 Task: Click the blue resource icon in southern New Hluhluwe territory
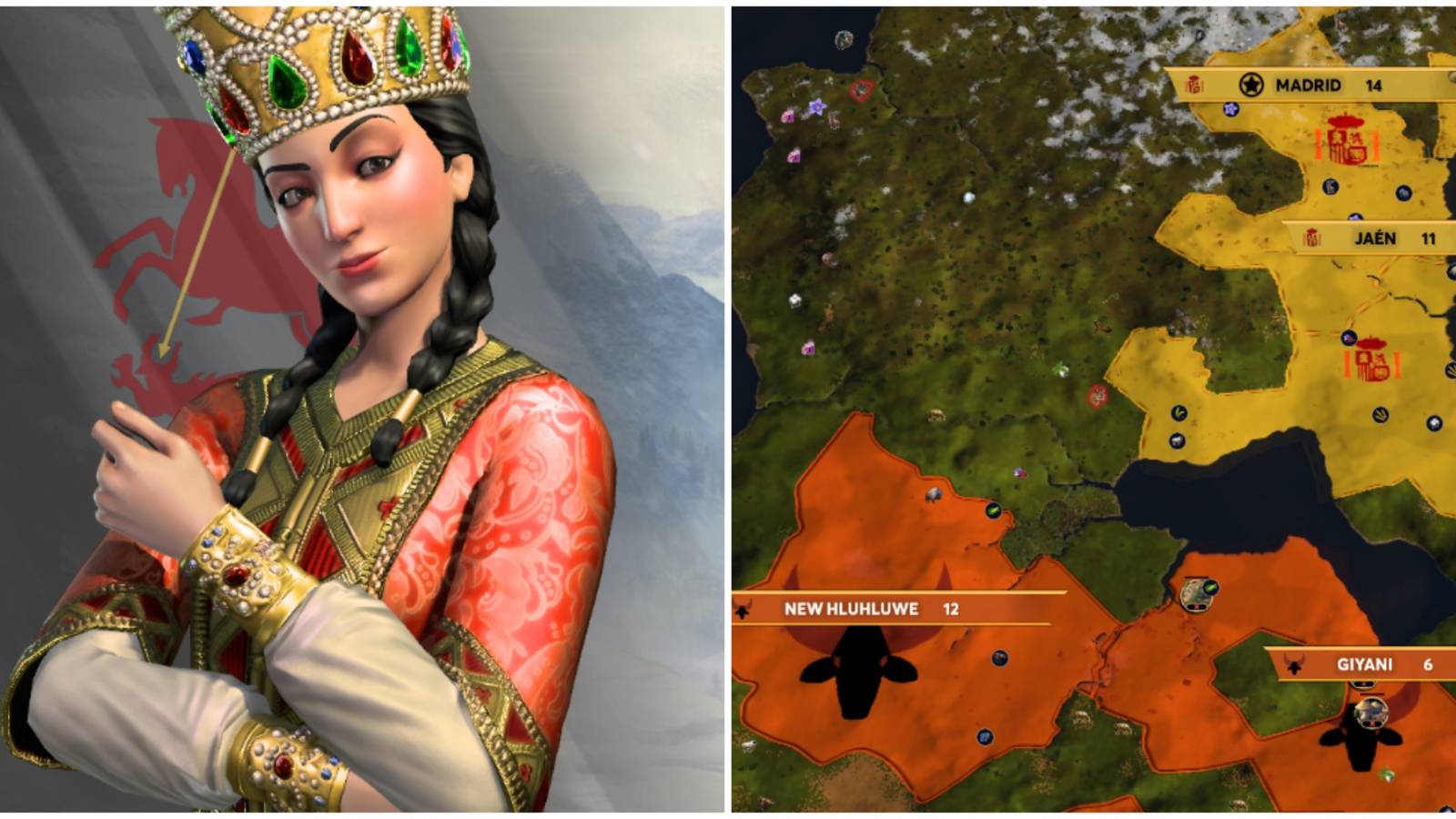pos(984,738)
